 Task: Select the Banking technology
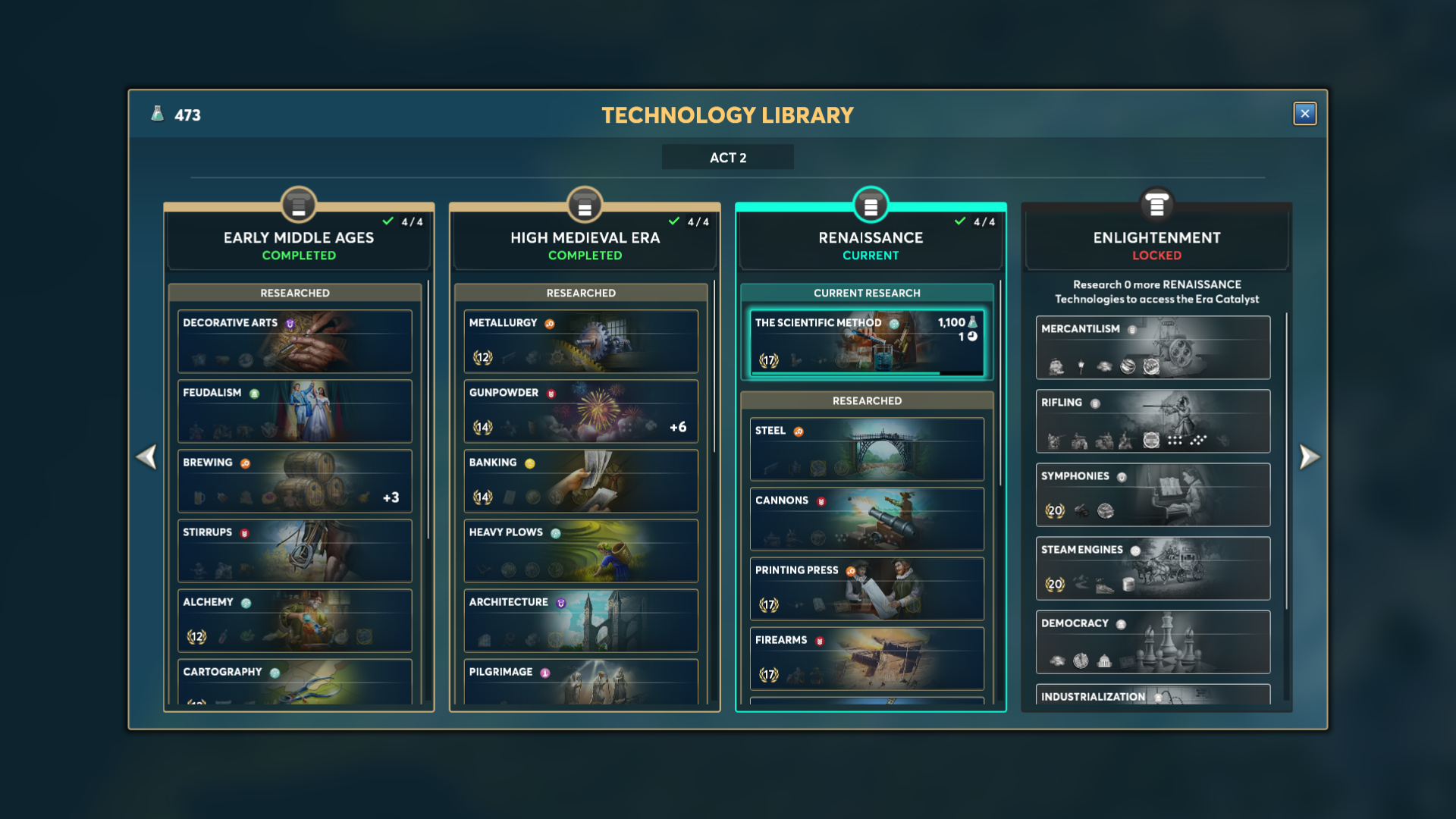(x=581, y=481)
